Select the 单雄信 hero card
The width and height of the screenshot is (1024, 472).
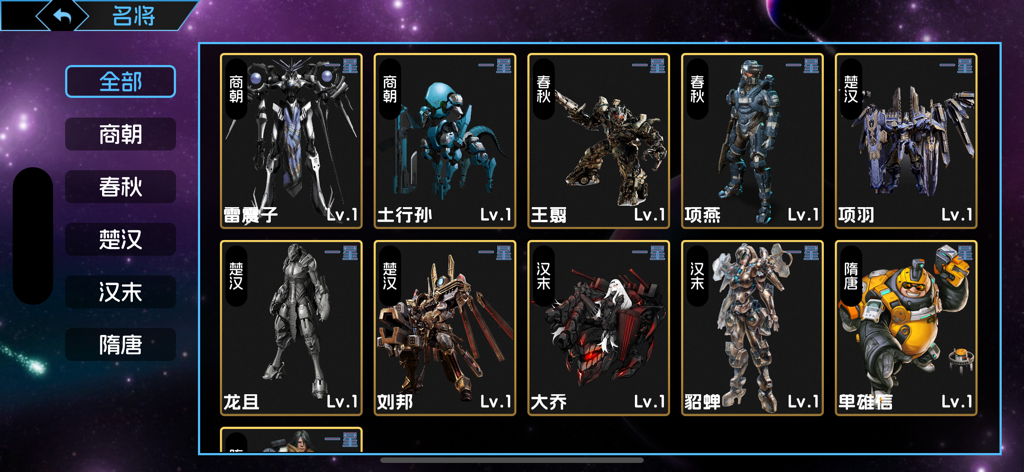coord(906,328)
